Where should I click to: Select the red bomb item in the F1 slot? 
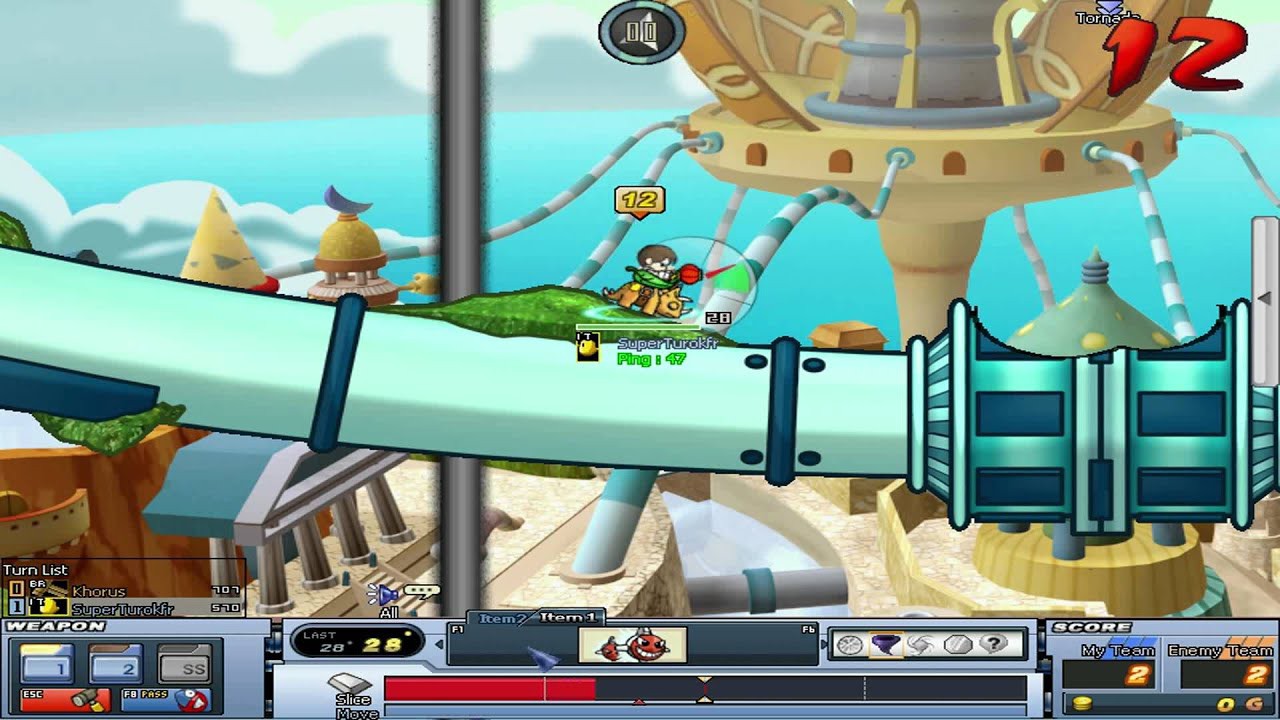pos(635,645)
